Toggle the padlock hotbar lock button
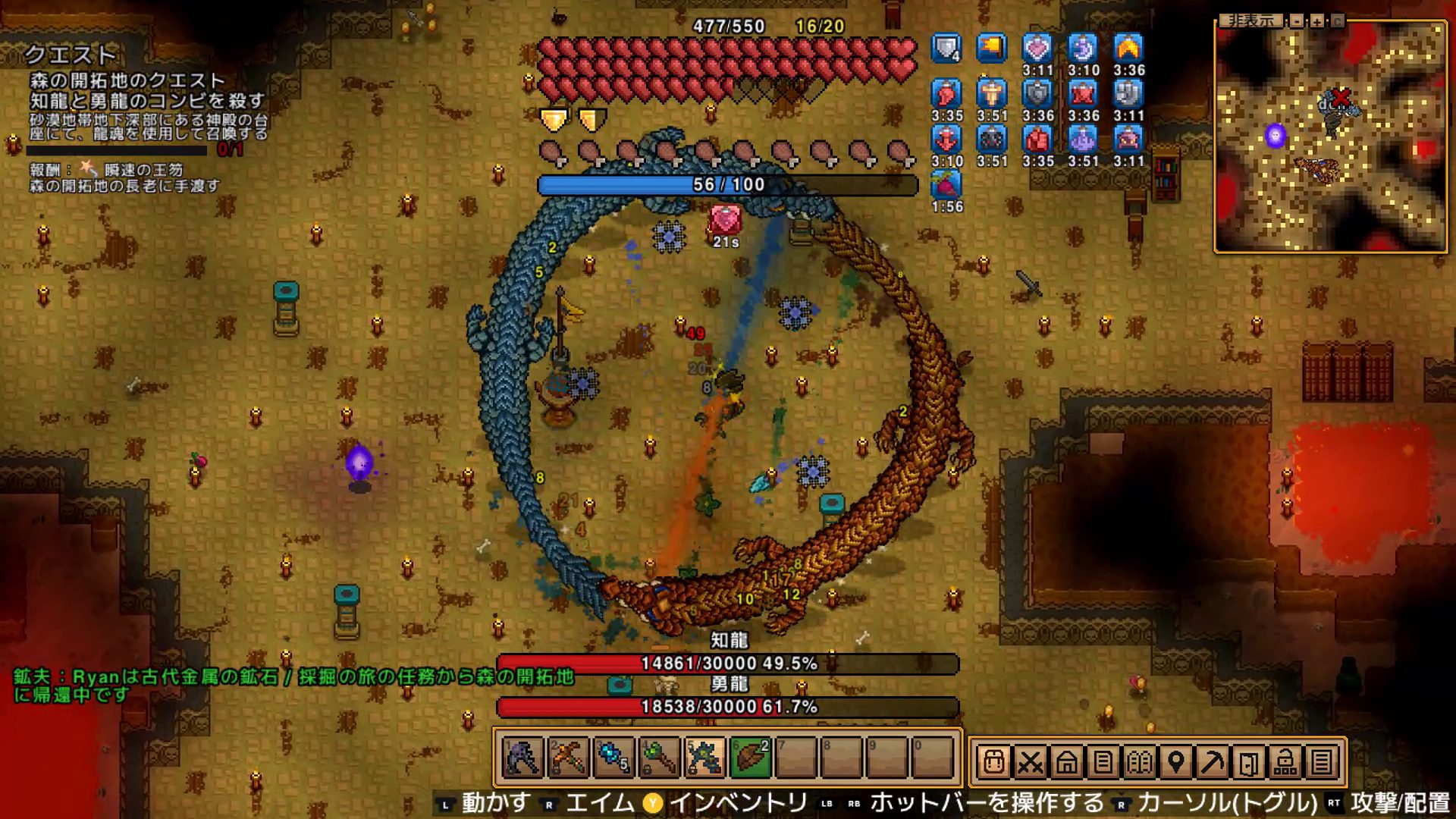Image resolution: width=1456 pixels, height=819 pixels. click(1285, 761)
